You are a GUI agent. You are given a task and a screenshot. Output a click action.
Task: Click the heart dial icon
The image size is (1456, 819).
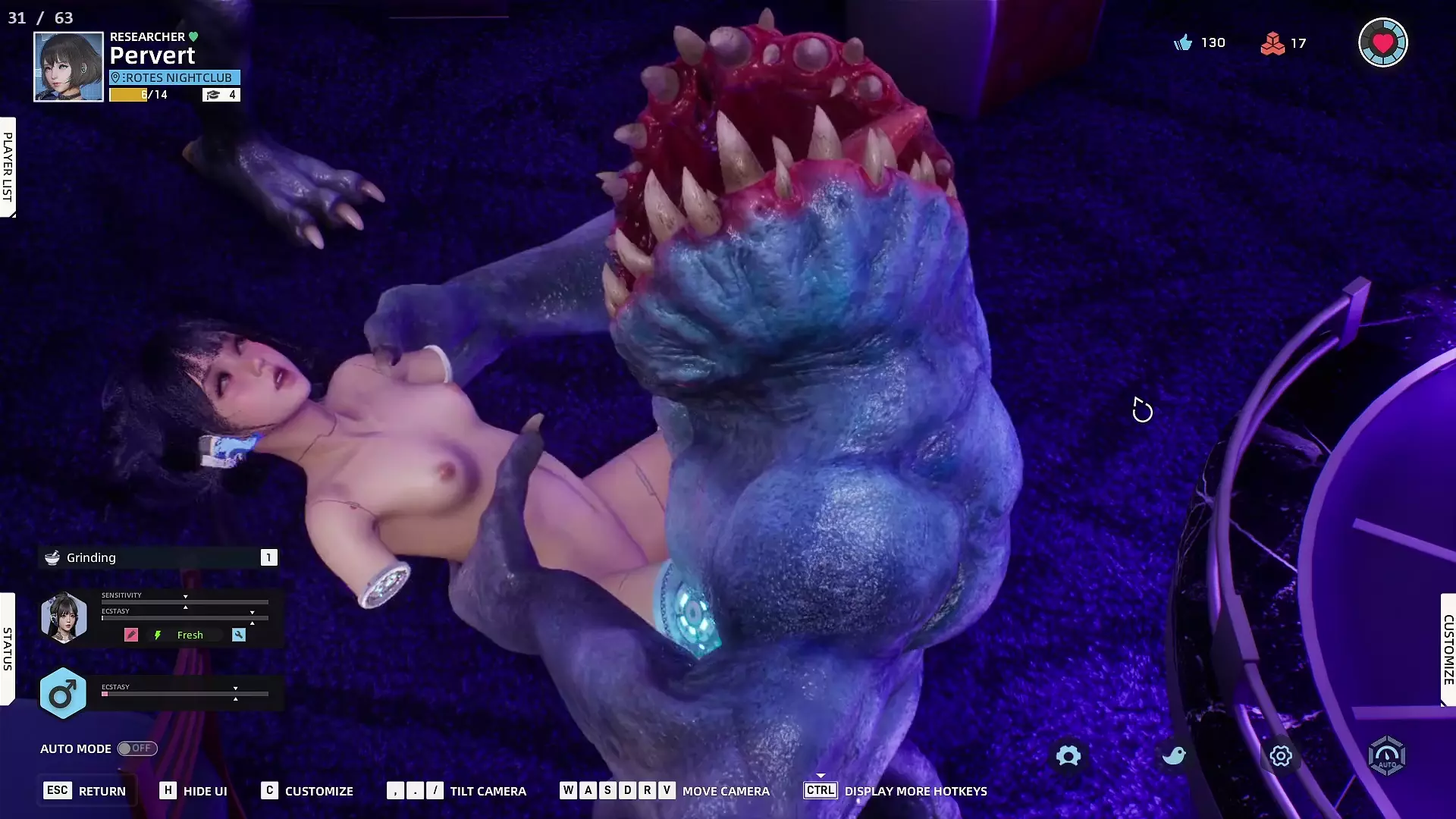[x=1382, y=43]
